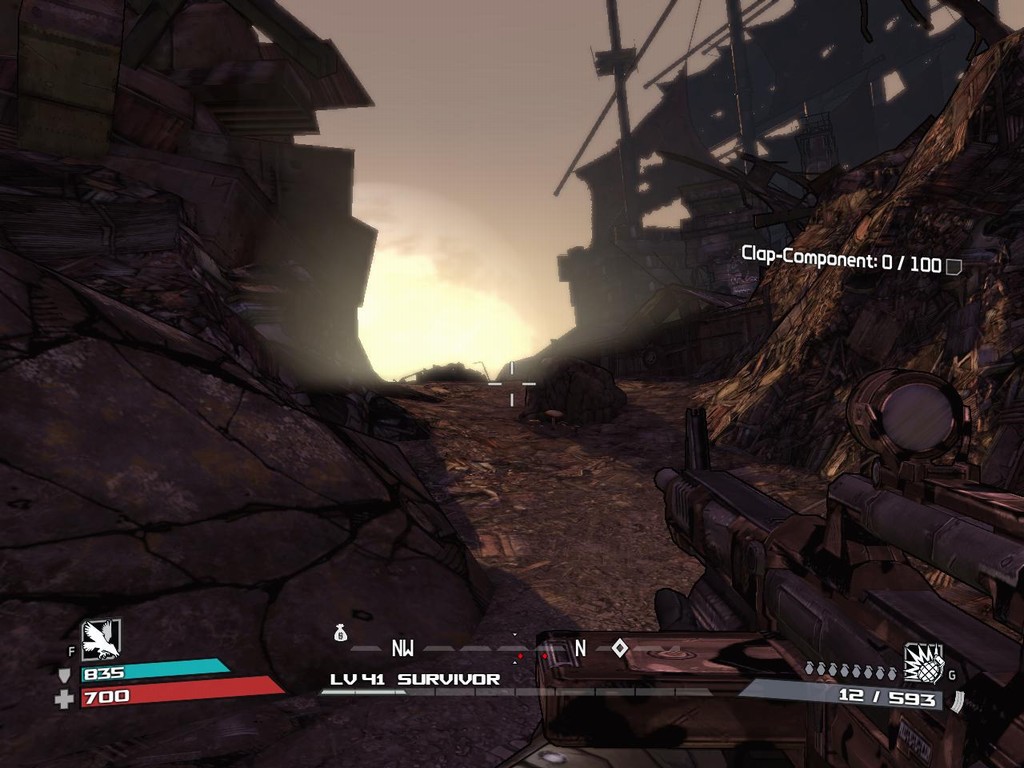Click the money bag marker on the compass
Image resolution: width=1024 pixels, height=768 pixels.
click(x=340, y=633)
